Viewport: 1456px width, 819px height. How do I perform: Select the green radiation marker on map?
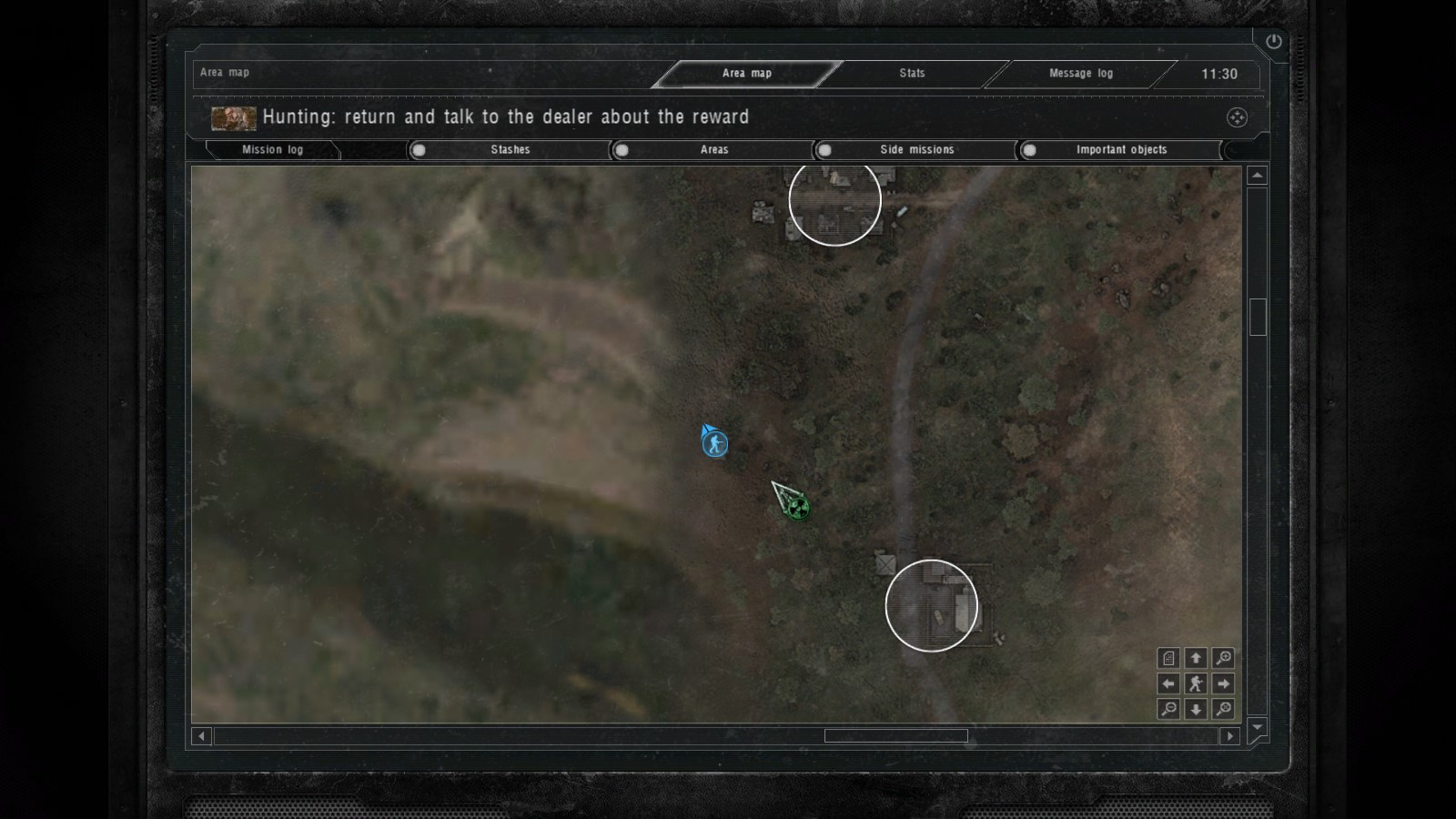coord(798,507)
